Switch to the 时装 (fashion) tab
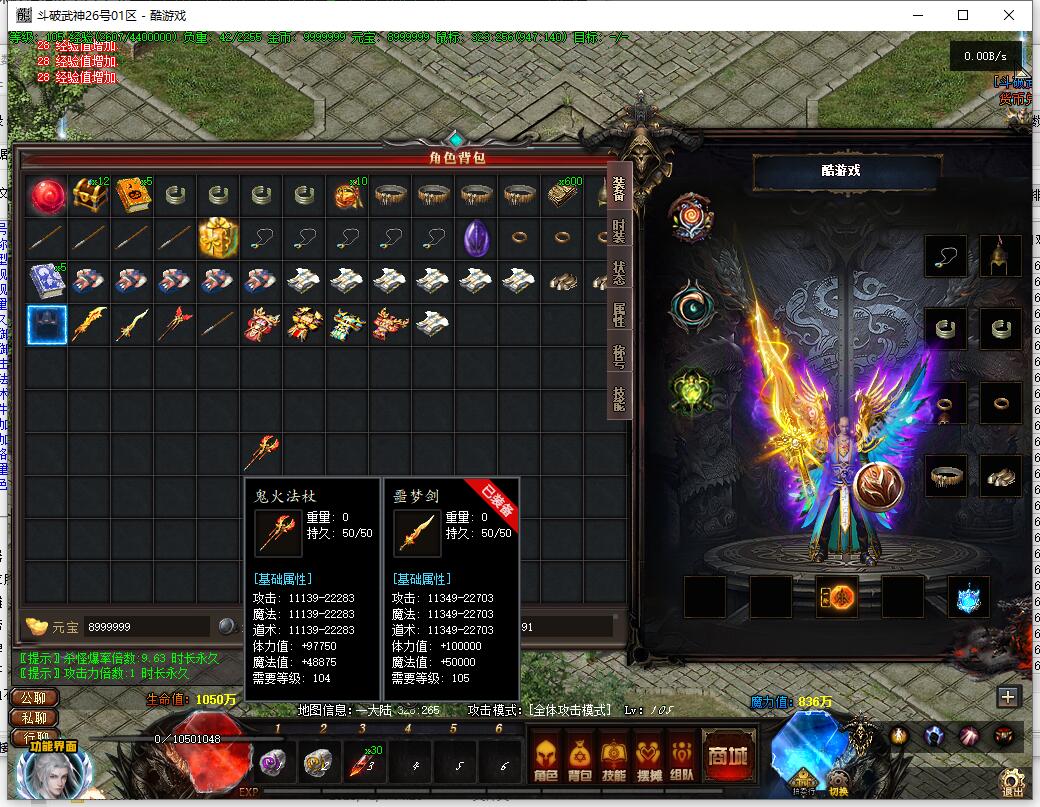 [619, 232]
